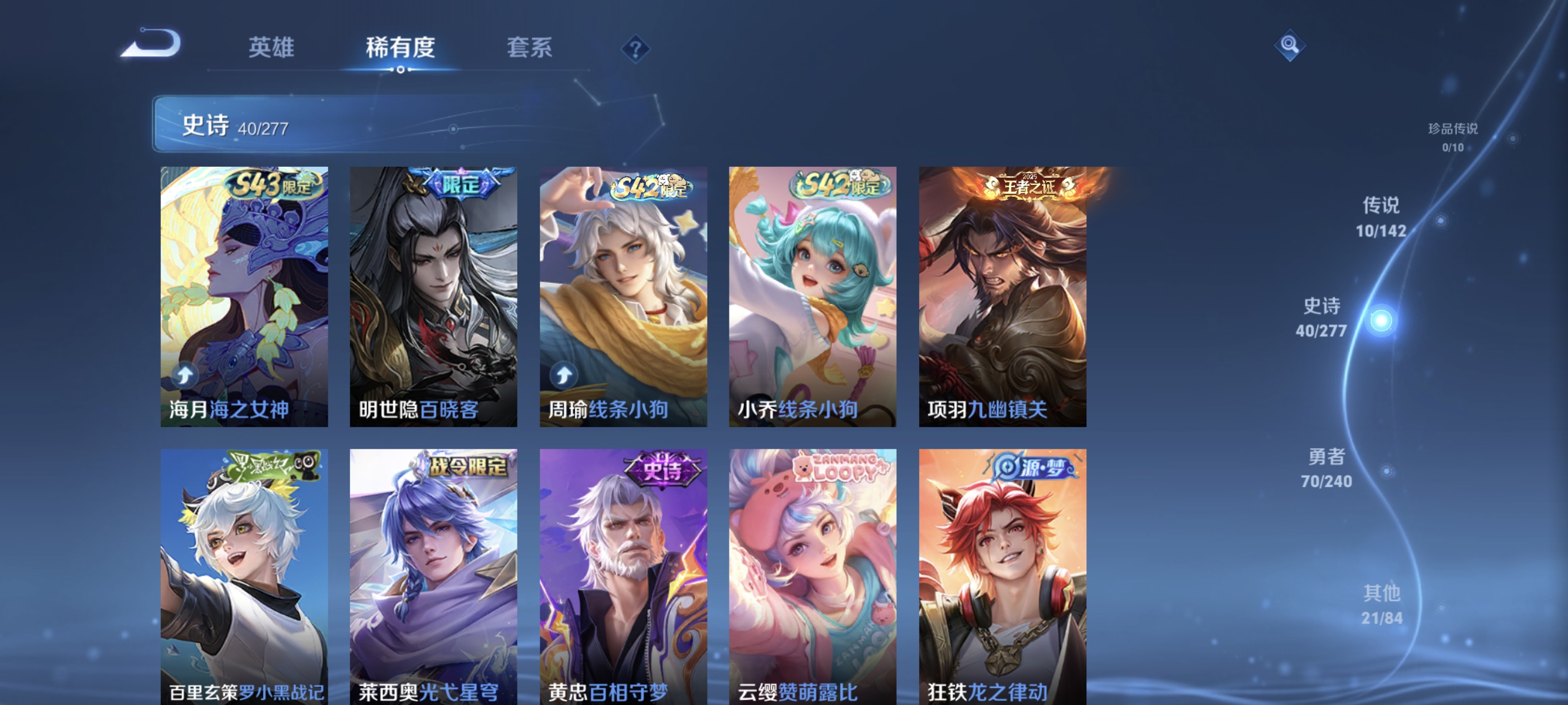Switch to the 套系 tab

530,48
